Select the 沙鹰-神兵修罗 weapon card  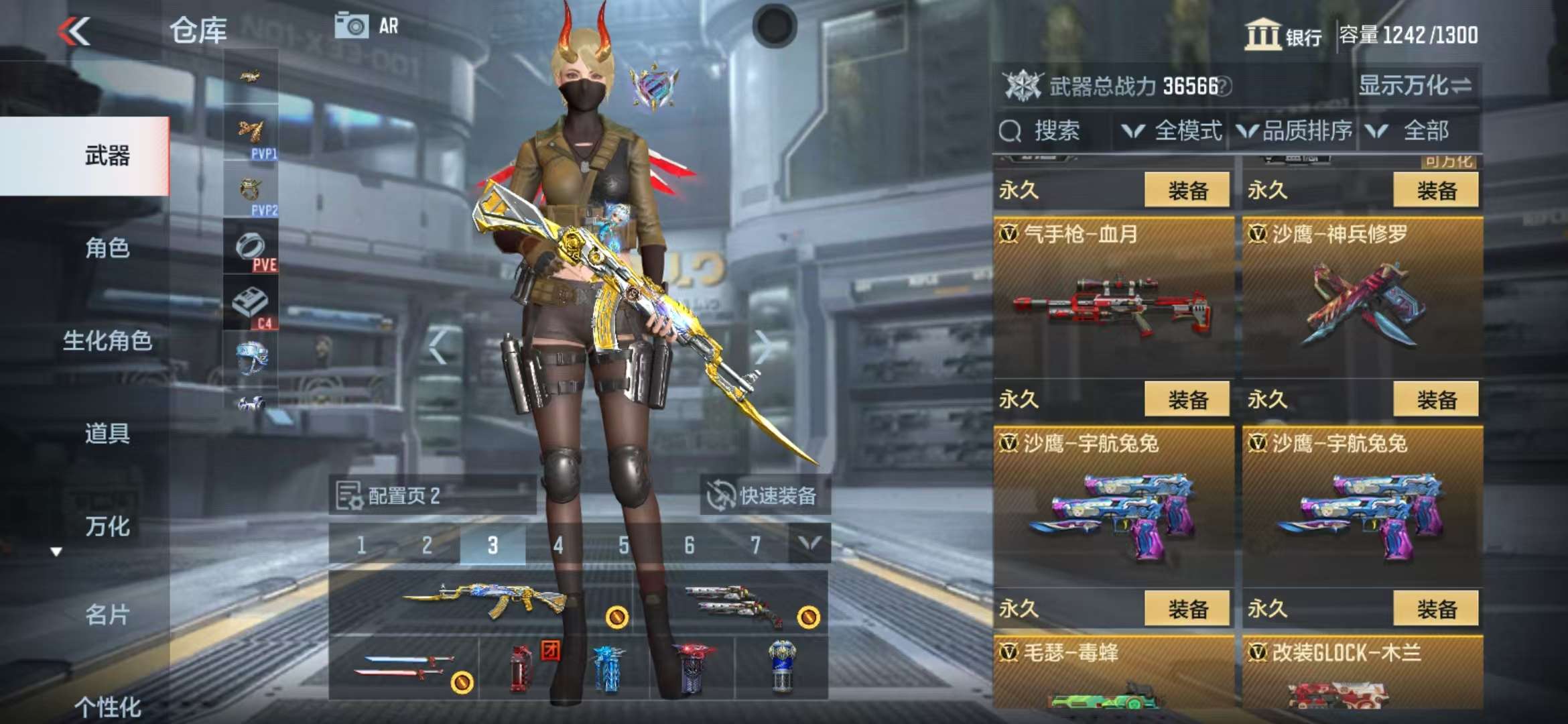click(1362, 298)
